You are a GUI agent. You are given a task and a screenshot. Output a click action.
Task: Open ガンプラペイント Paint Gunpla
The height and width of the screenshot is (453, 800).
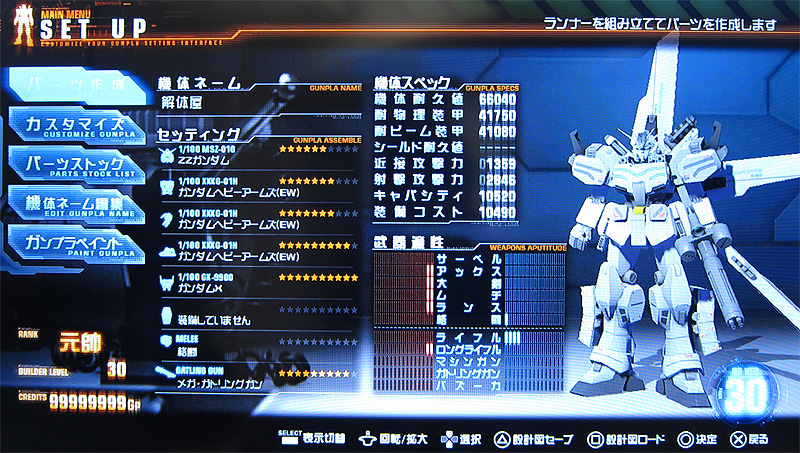coord(76,244)
